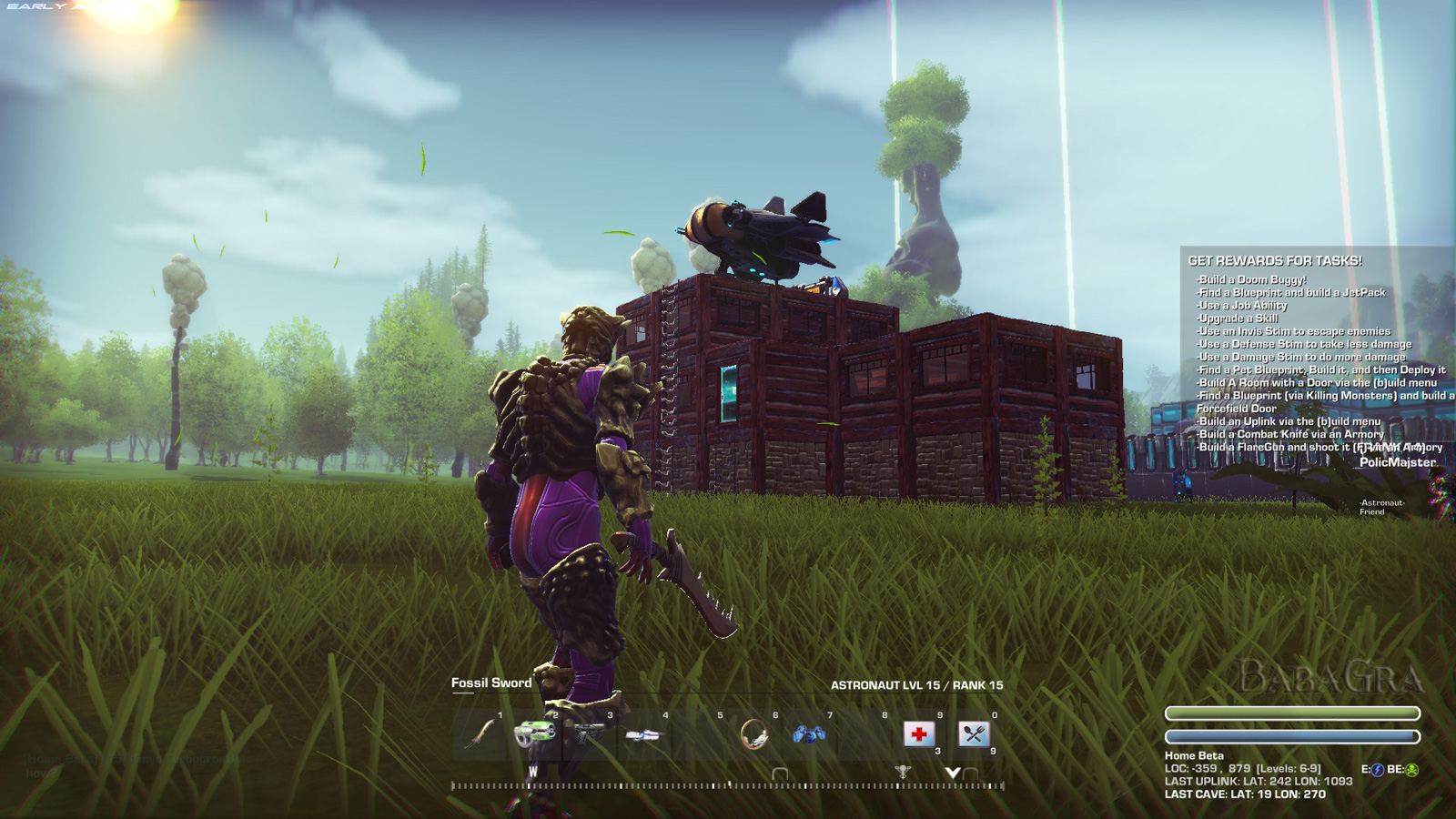Click the 'Use a Job Ability' task line
This screenshot has height=819, width=1456.
coord(1243,306)
